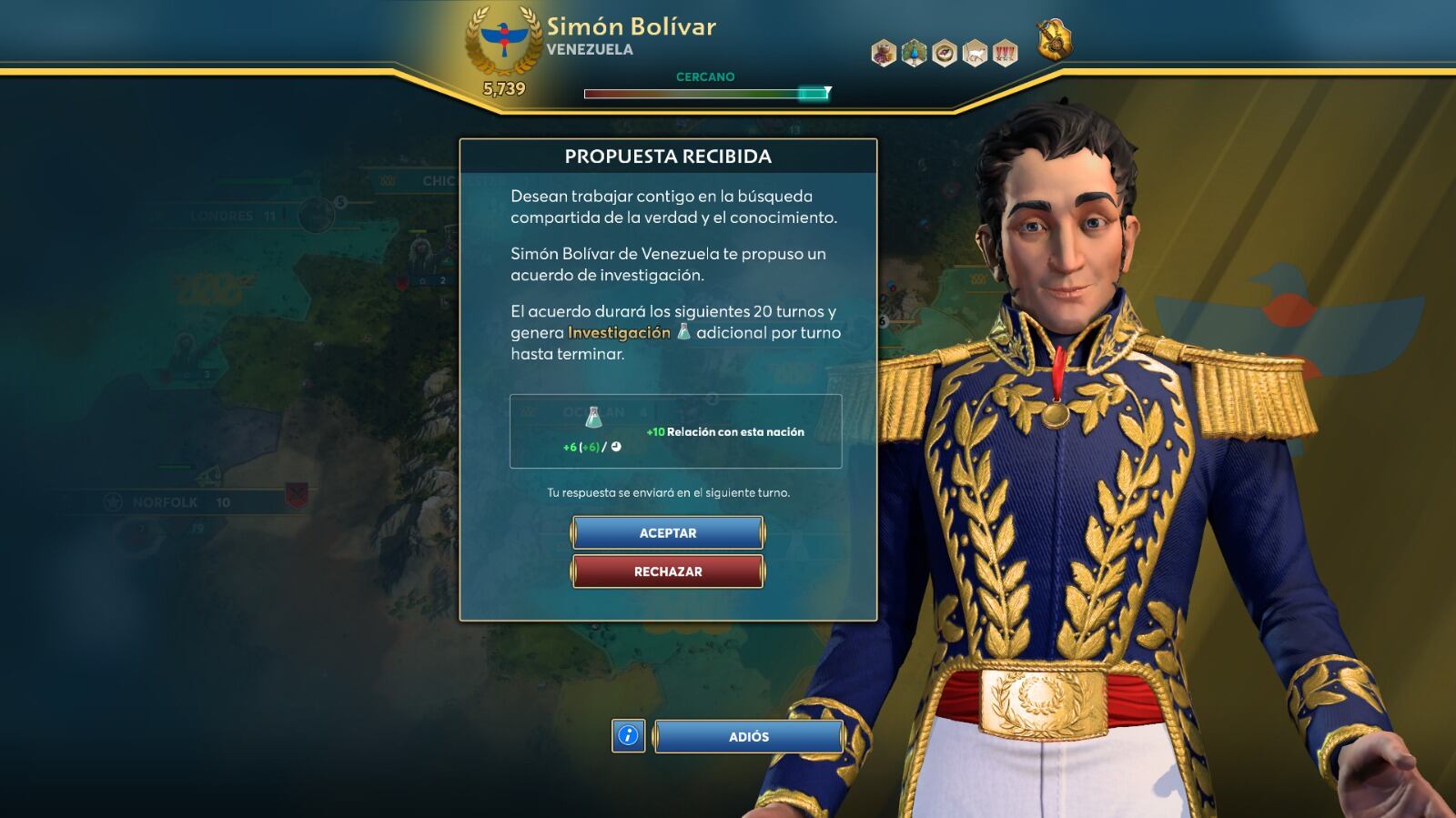Click the golden sword badge icon
The width and height of the screenshot is (1456, 818).
1055,40
